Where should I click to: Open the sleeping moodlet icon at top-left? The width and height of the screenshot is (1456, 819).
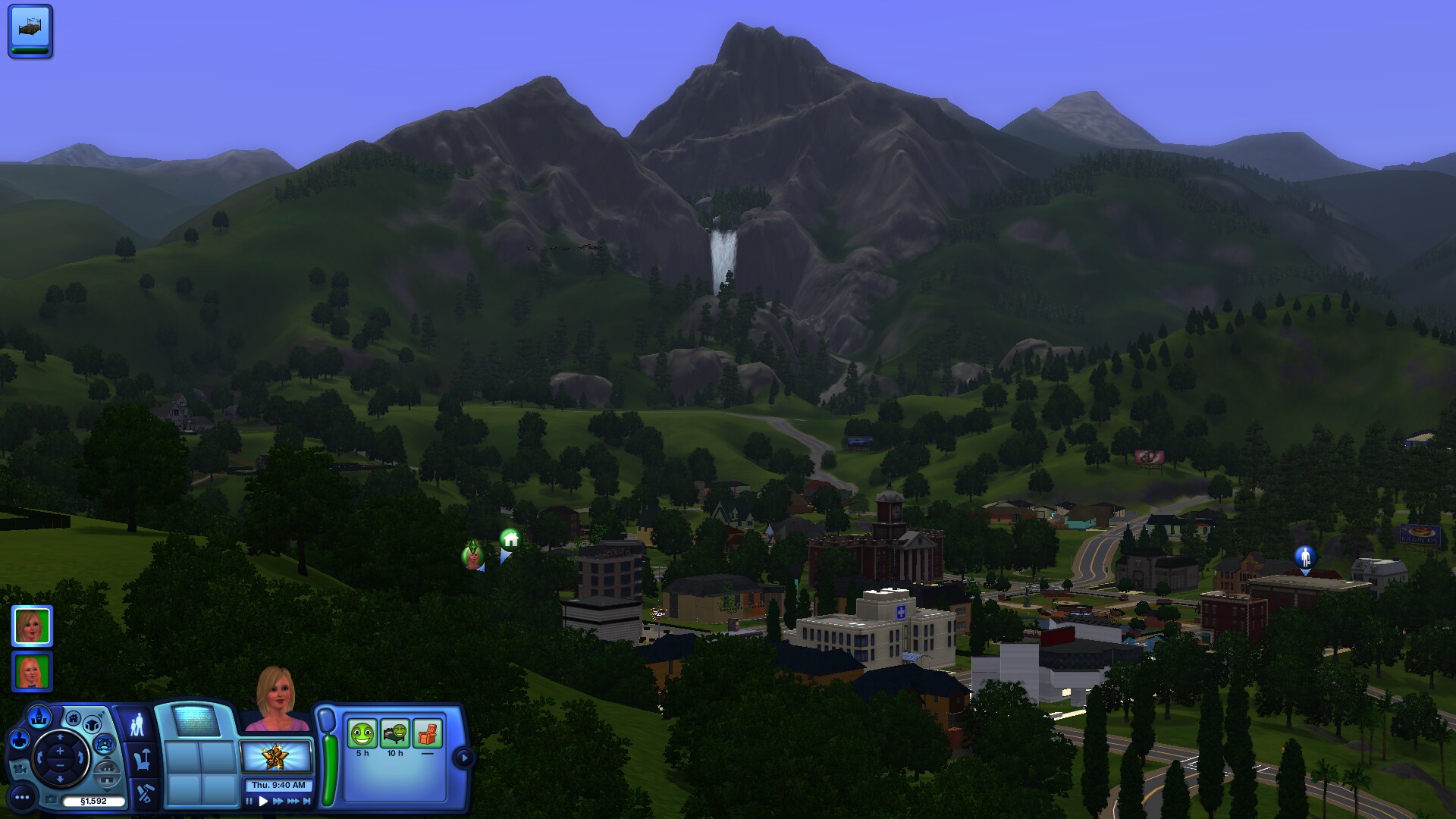point(30,30)
